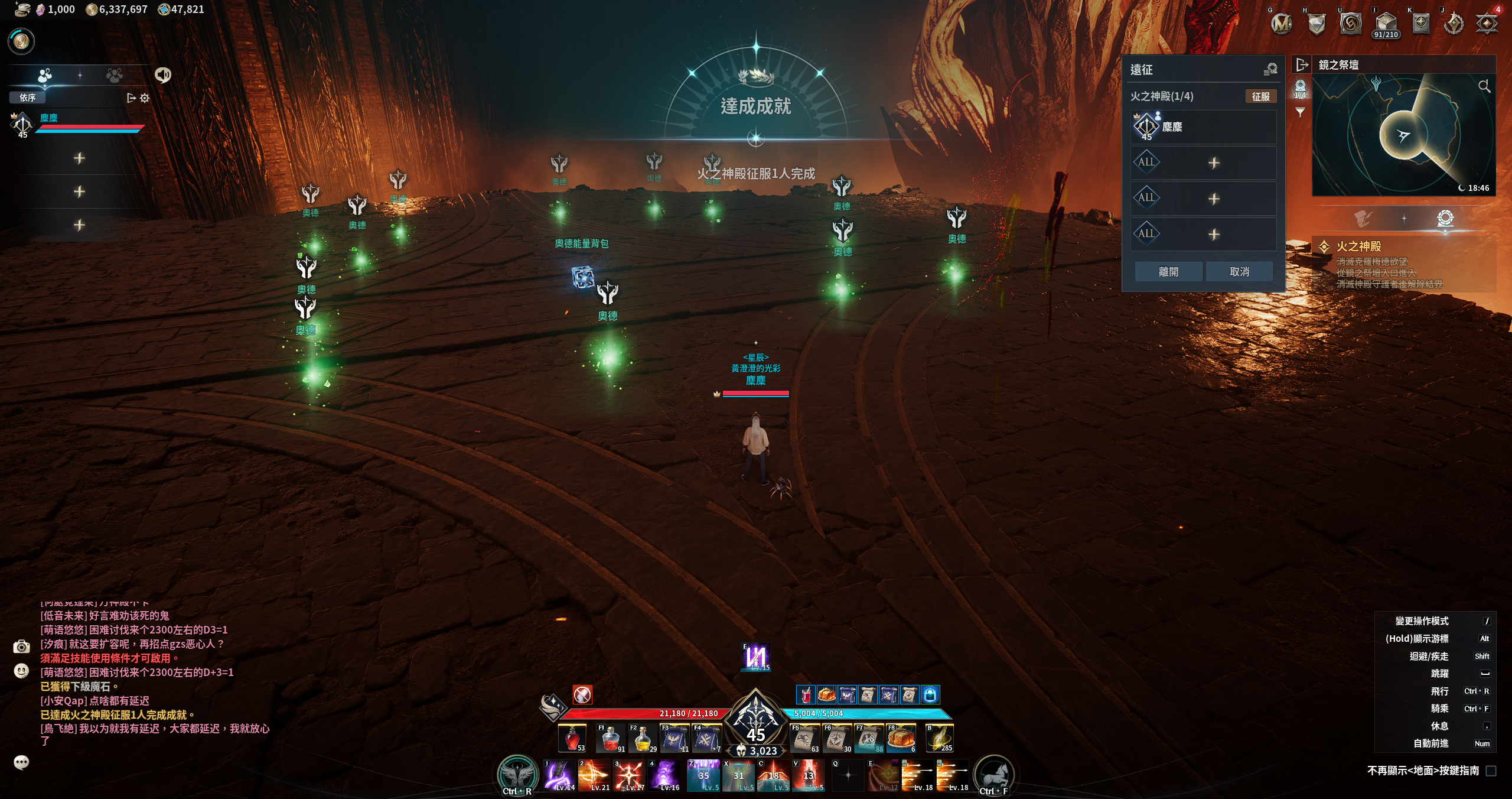Click the minimap magnifier zoom button
The height and width of the screenshot is (799, 1512).
(x=1484, y=87)
